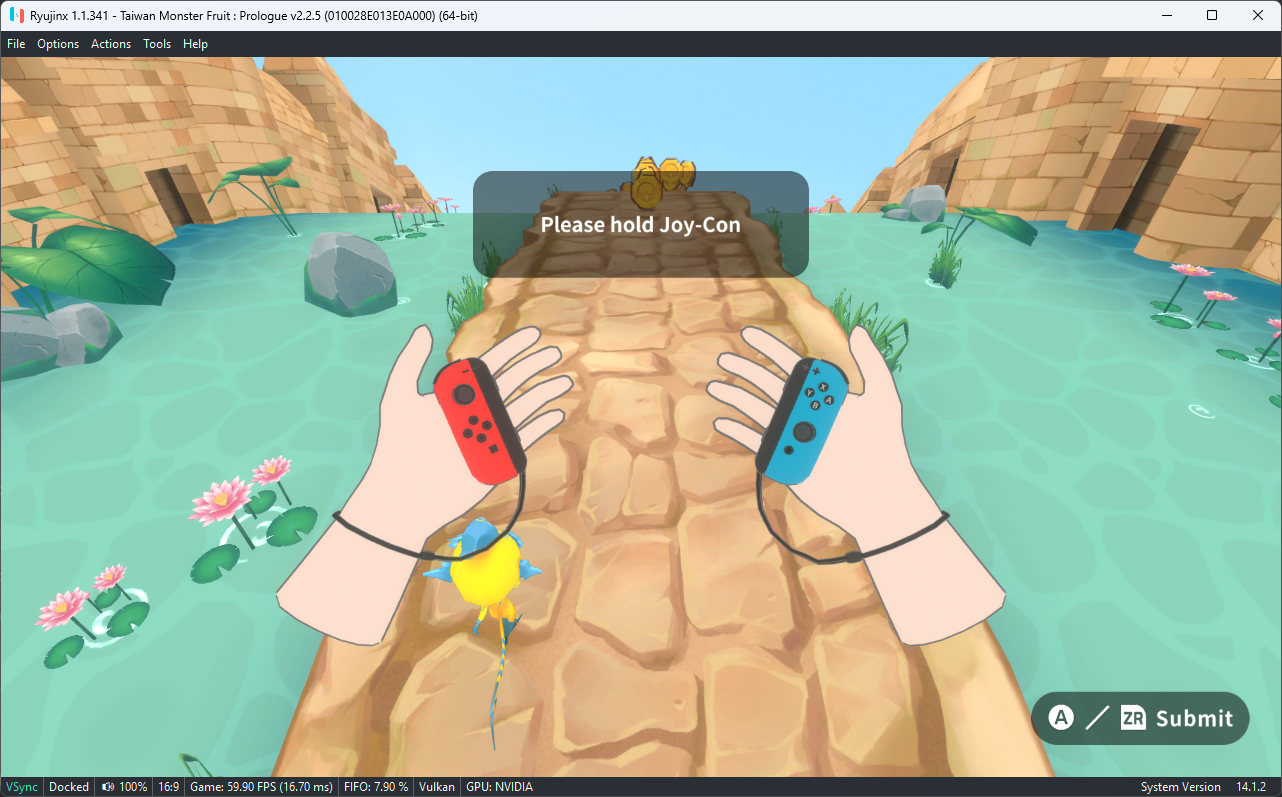Screen dimensions: 1282x797
Task: Click the Ryujinx logo icon in the title bar
Action: tap(15, 15)
